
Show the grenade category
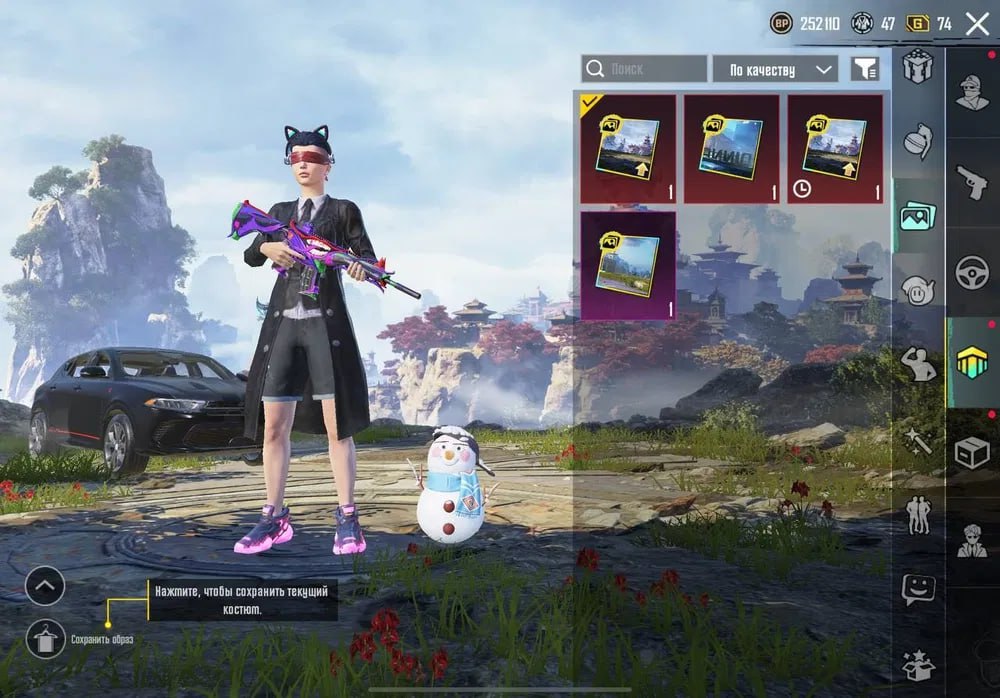[917, 141]
